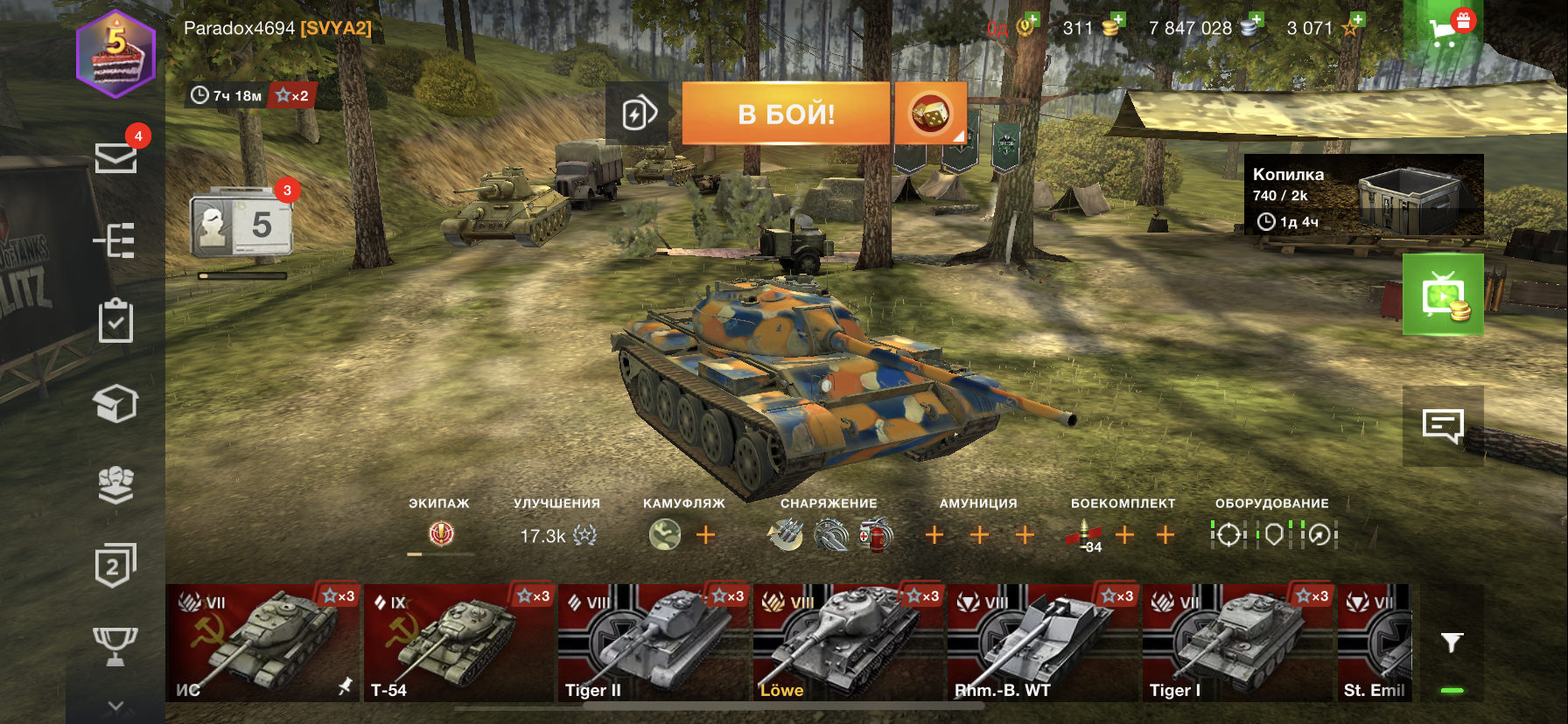Image resolution: width=1568 pixels, height=724 pixels.
Task: Open the Копилка piggy bank chest
Action: click(x=1363, y=195)
